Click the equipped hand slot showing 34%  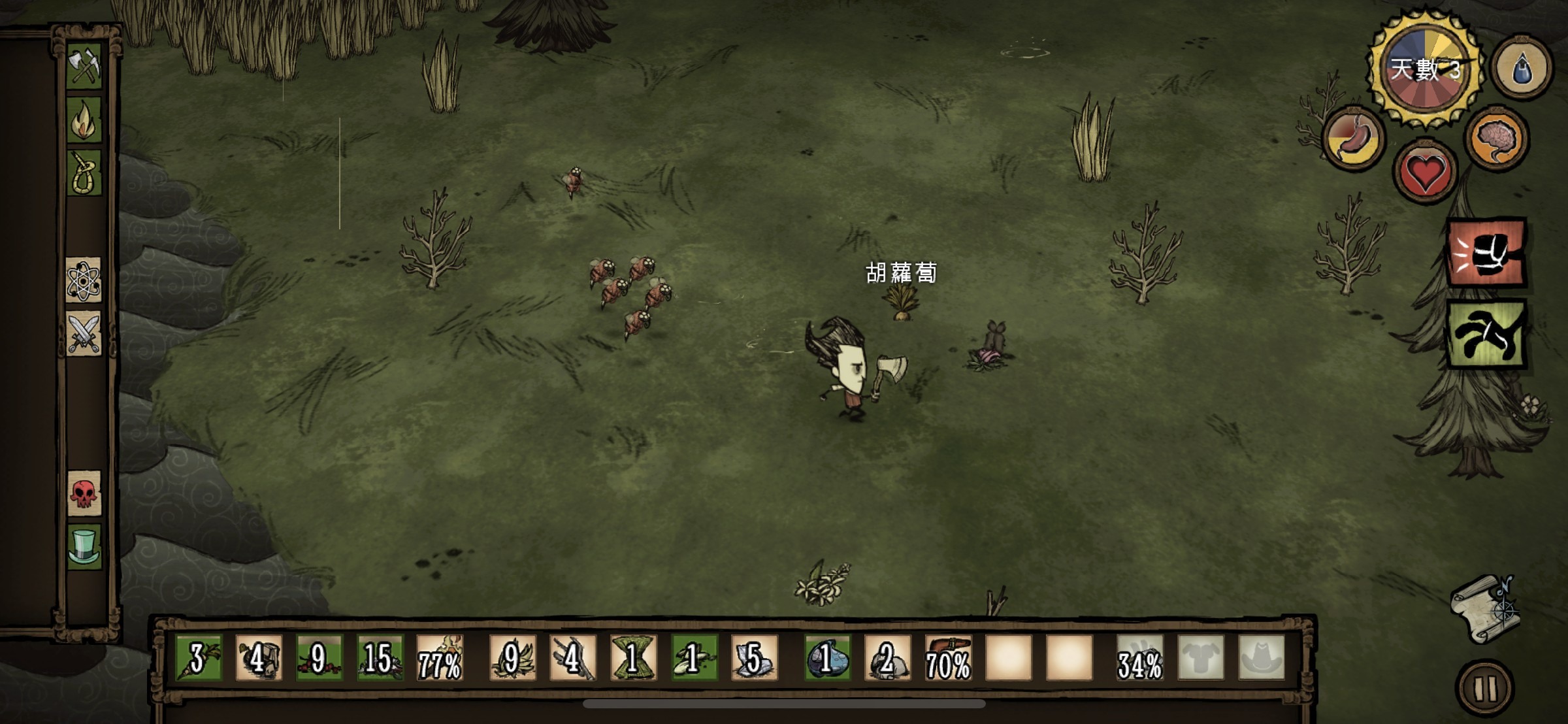(1140, 657)
